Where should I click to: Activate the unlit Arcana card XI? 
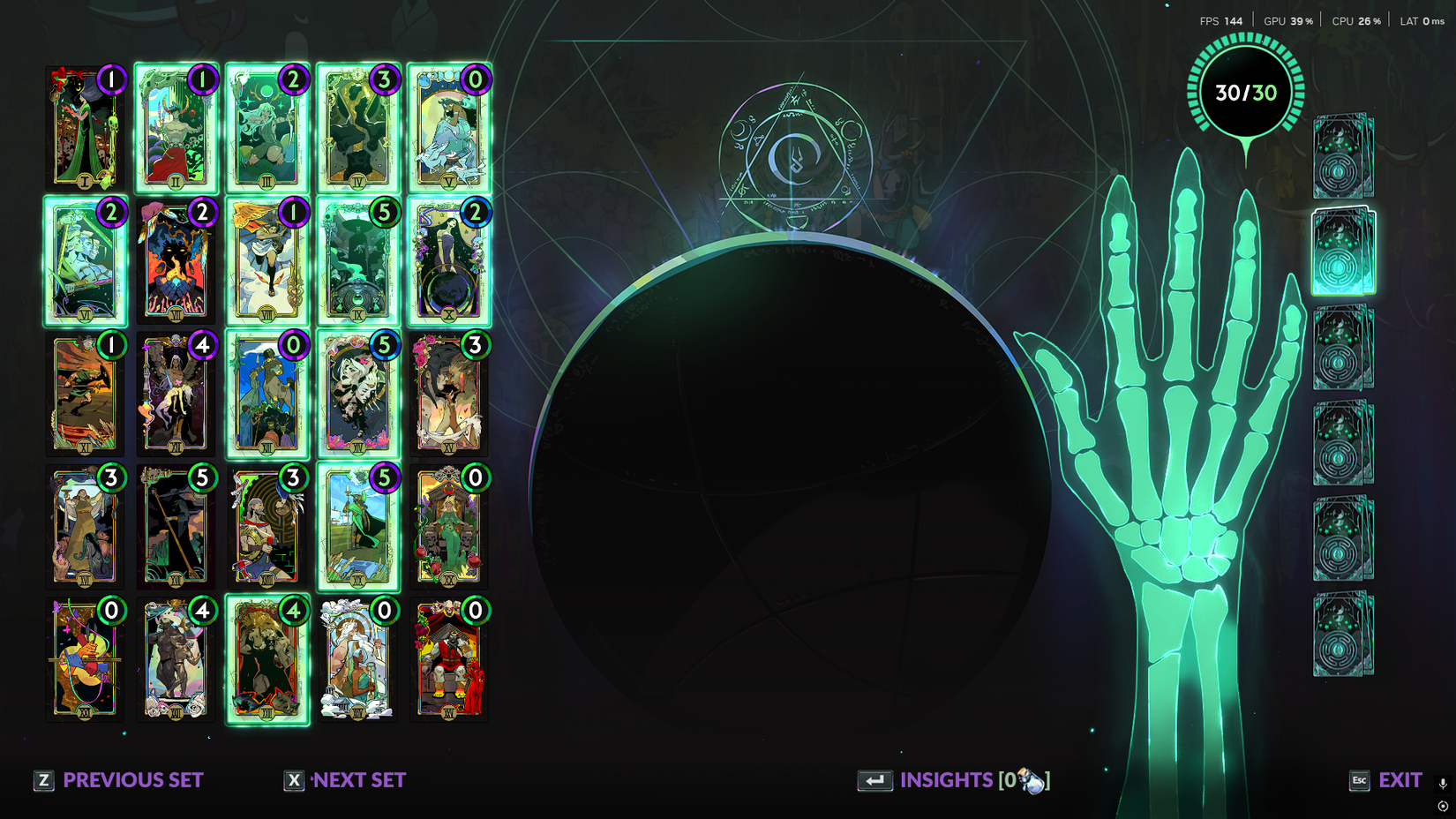tap(84, 393)
